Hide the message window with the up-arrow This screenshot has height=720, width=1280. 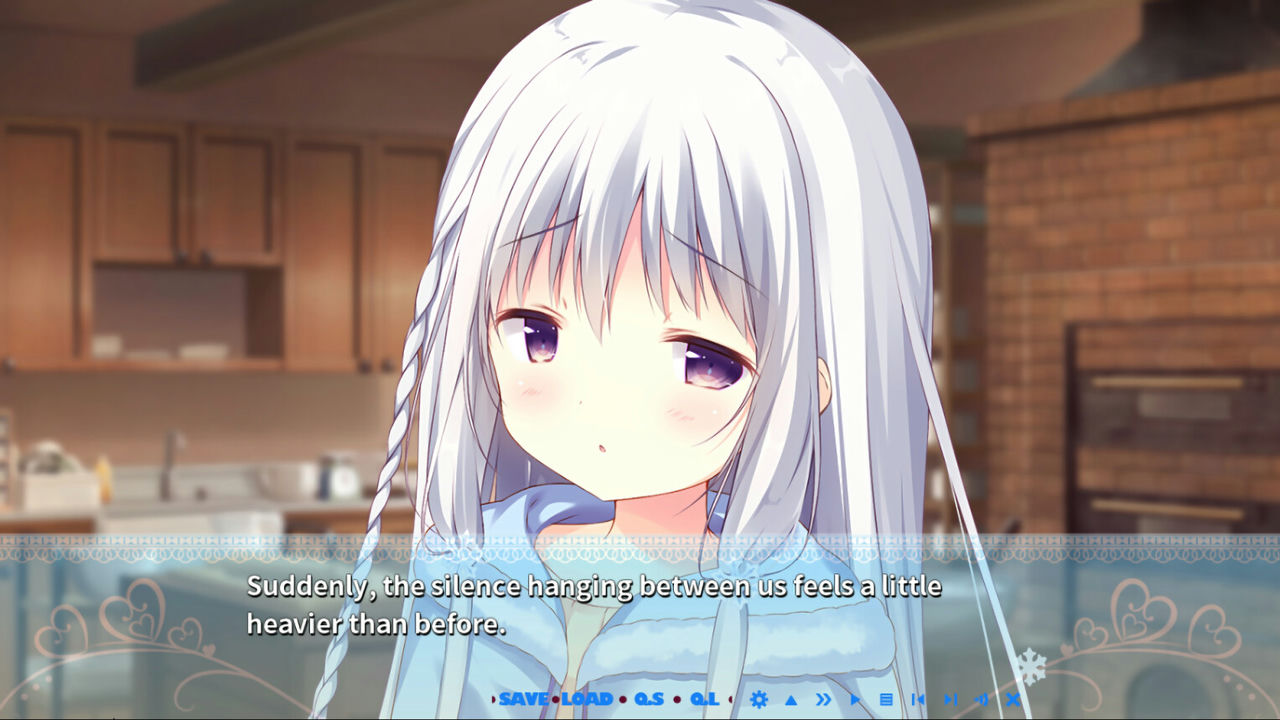coord(791,699)
